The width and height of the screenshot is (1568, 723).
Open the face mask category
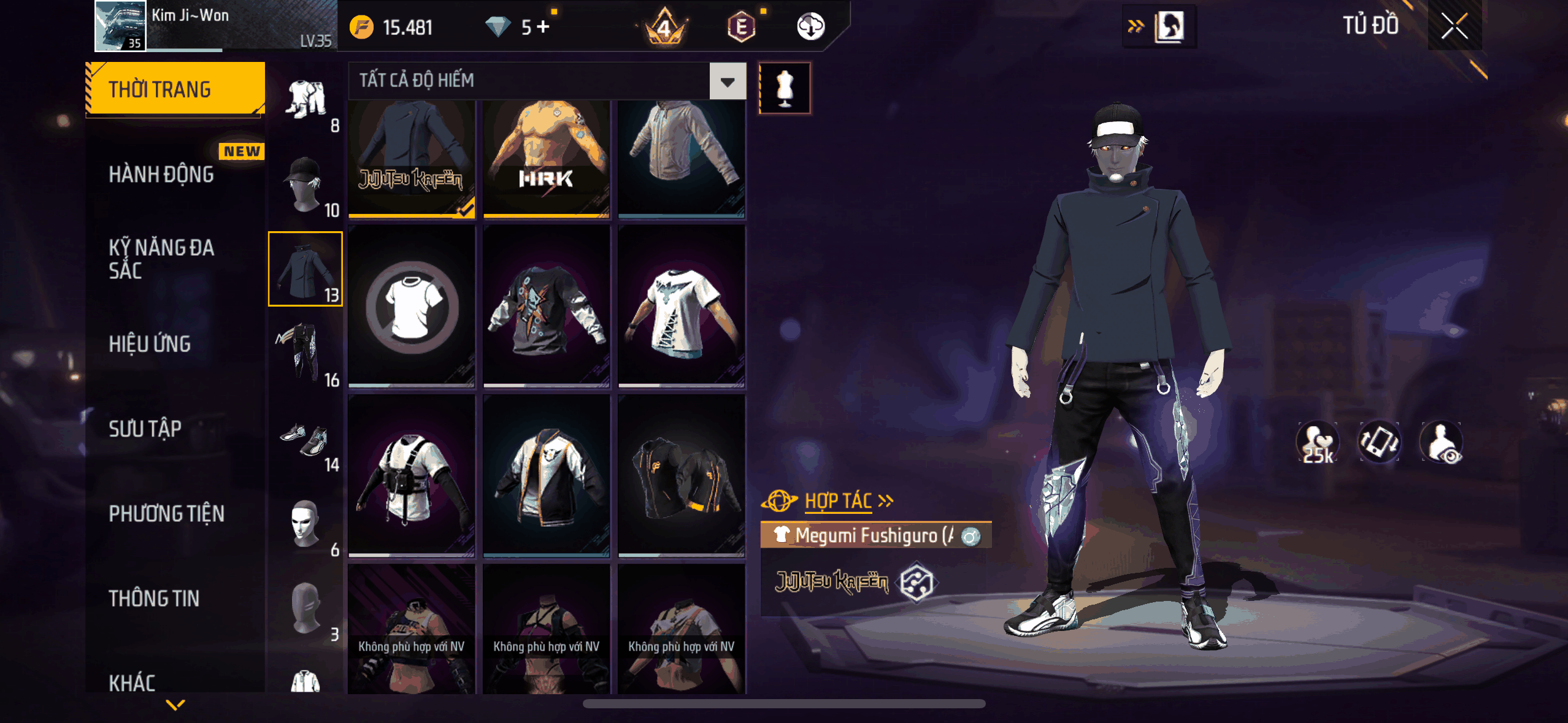(305, 524)
